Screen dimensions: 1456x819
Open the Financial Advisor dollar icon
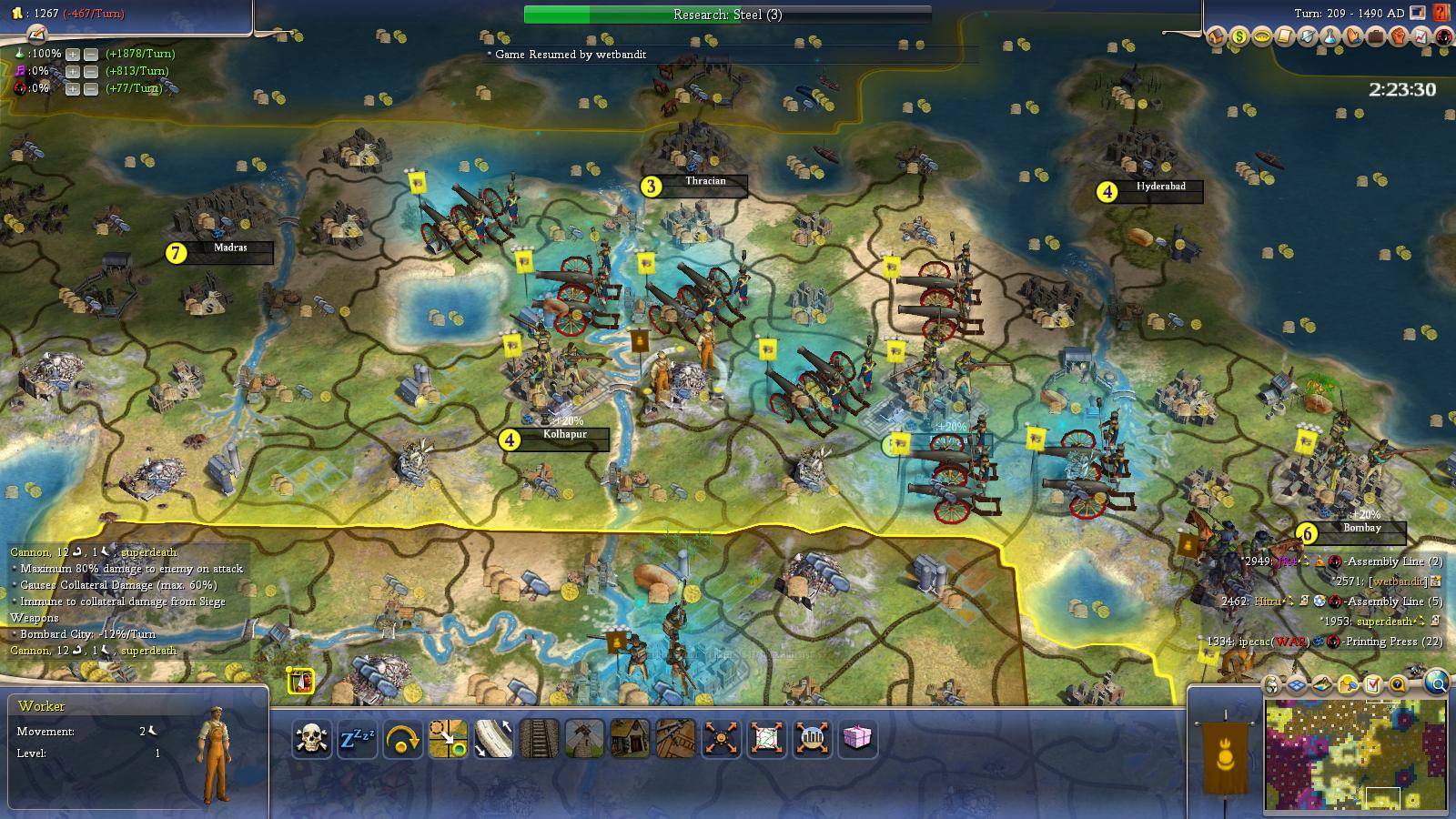pos(1239,37)
